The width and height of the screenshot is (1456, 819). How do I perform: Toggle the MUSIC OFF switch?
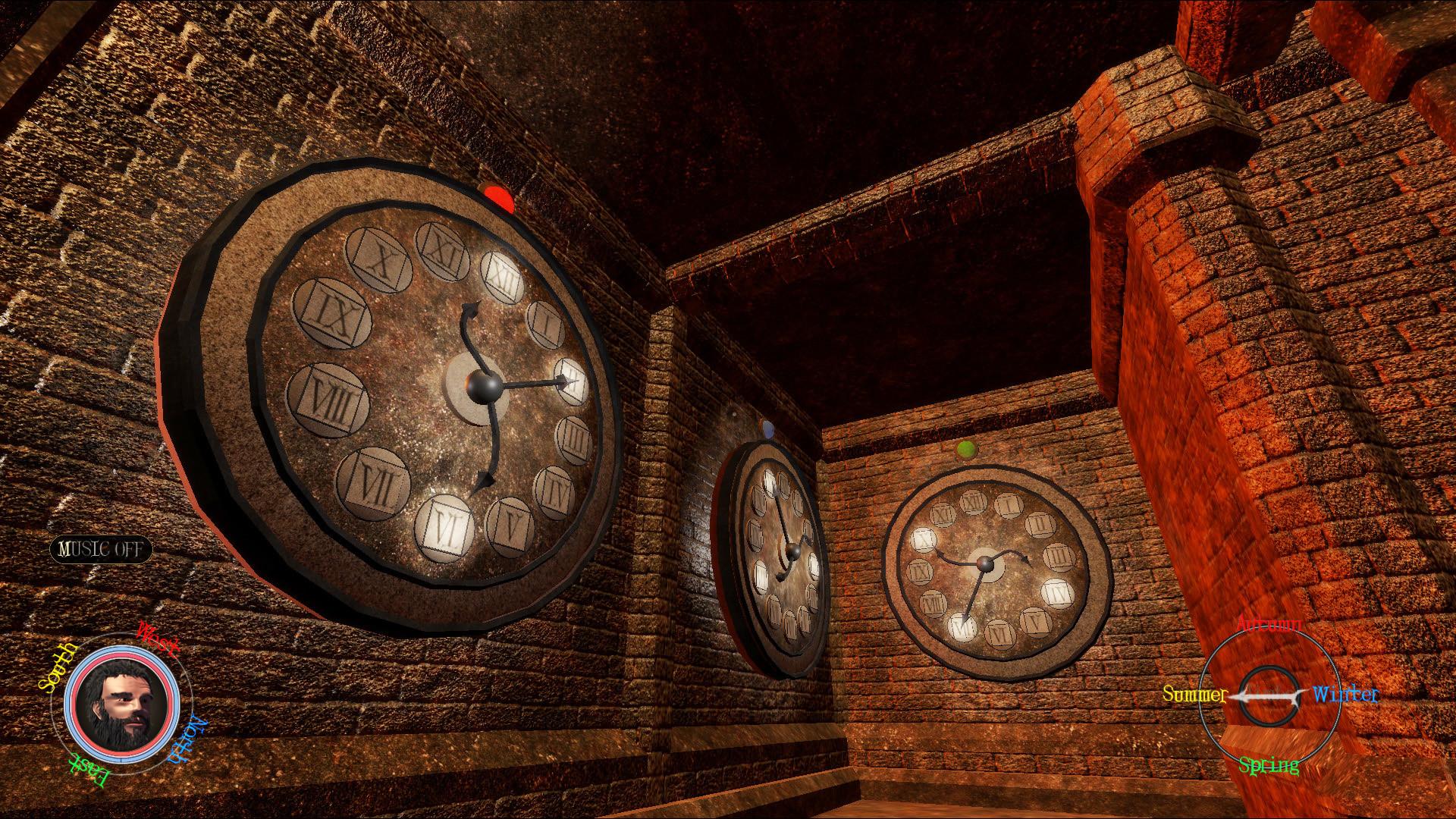tap(101, 550)
